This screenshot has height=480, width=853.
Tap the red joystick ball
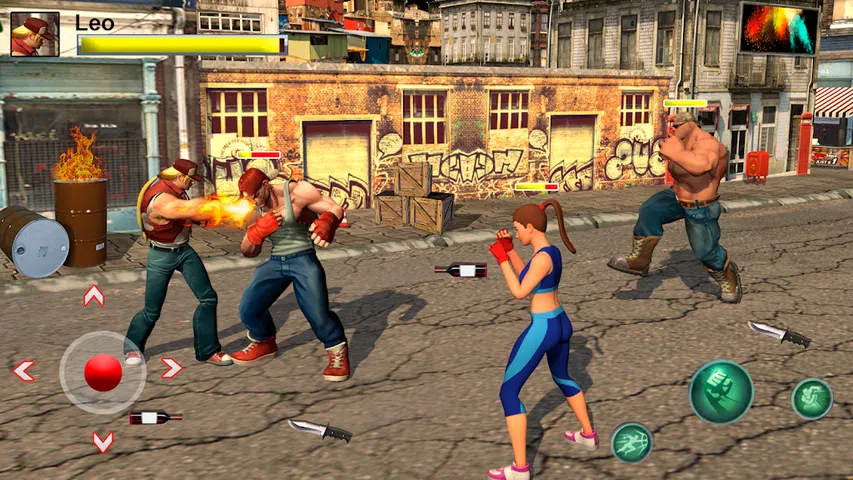coord(102,372)
